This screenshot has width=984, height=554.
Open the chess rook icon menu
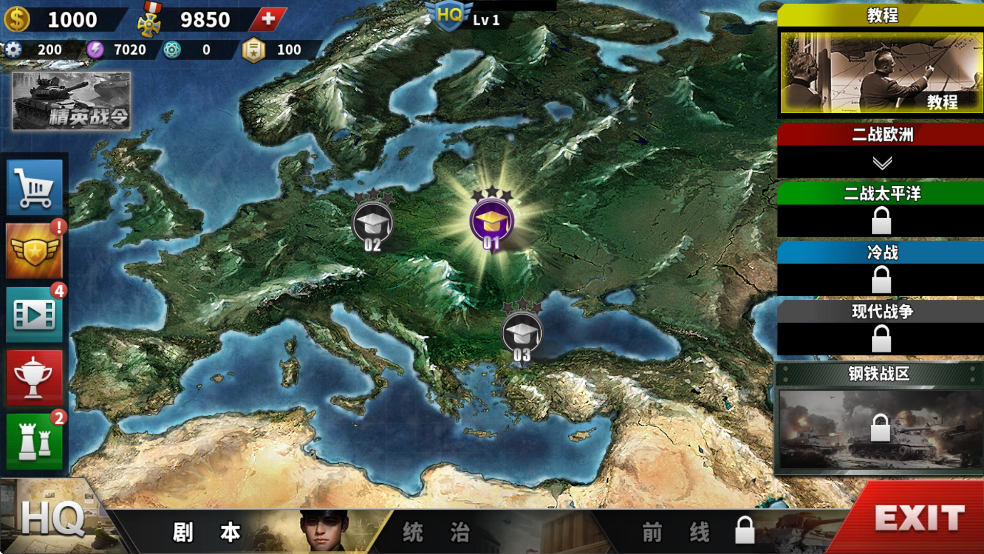35,441
